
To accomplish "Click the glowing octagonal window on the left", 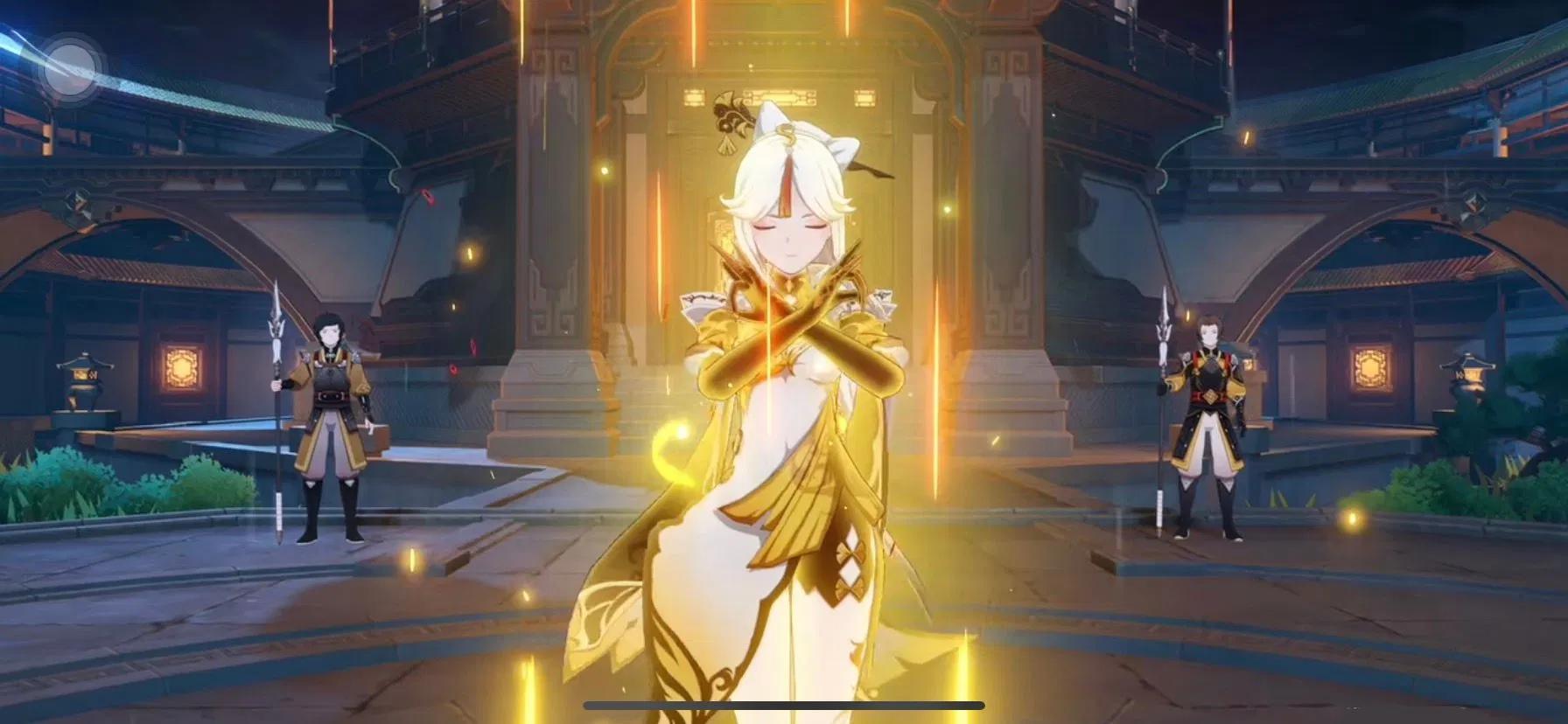I will (179, 367).
